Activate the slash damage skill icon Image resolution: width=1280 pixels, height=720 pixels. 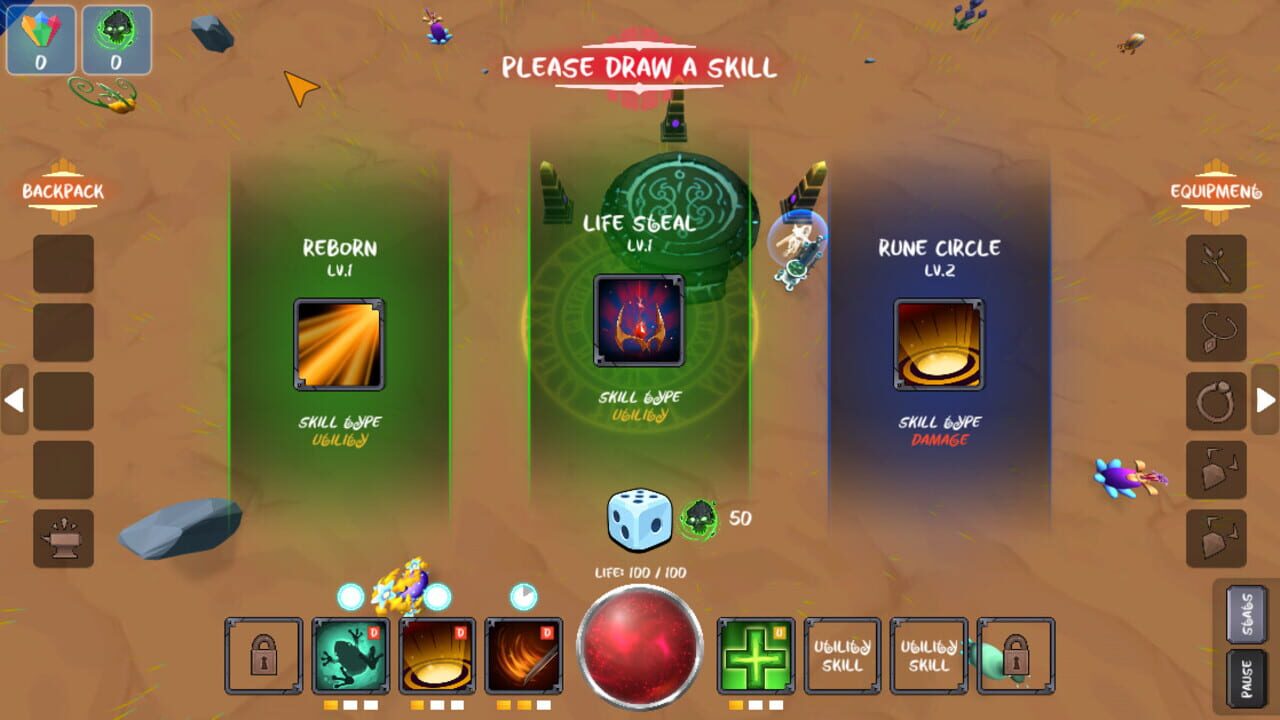pos(521,655)
